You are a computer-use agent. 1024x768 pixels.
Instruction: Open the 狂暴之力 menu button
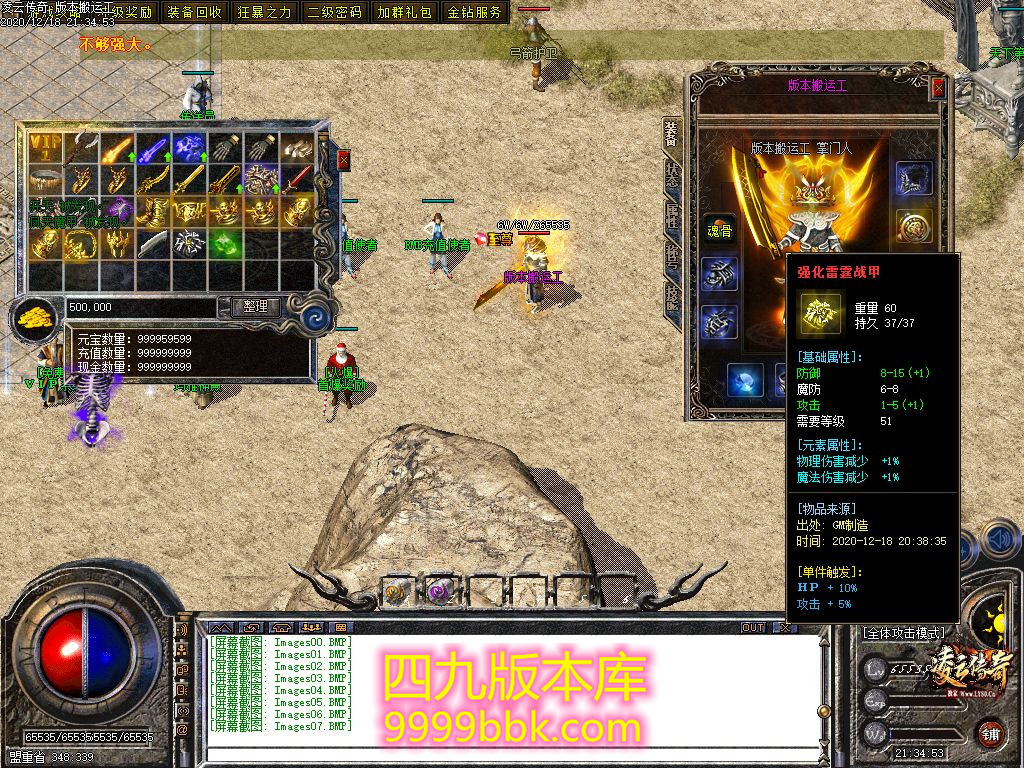point(265,12)
